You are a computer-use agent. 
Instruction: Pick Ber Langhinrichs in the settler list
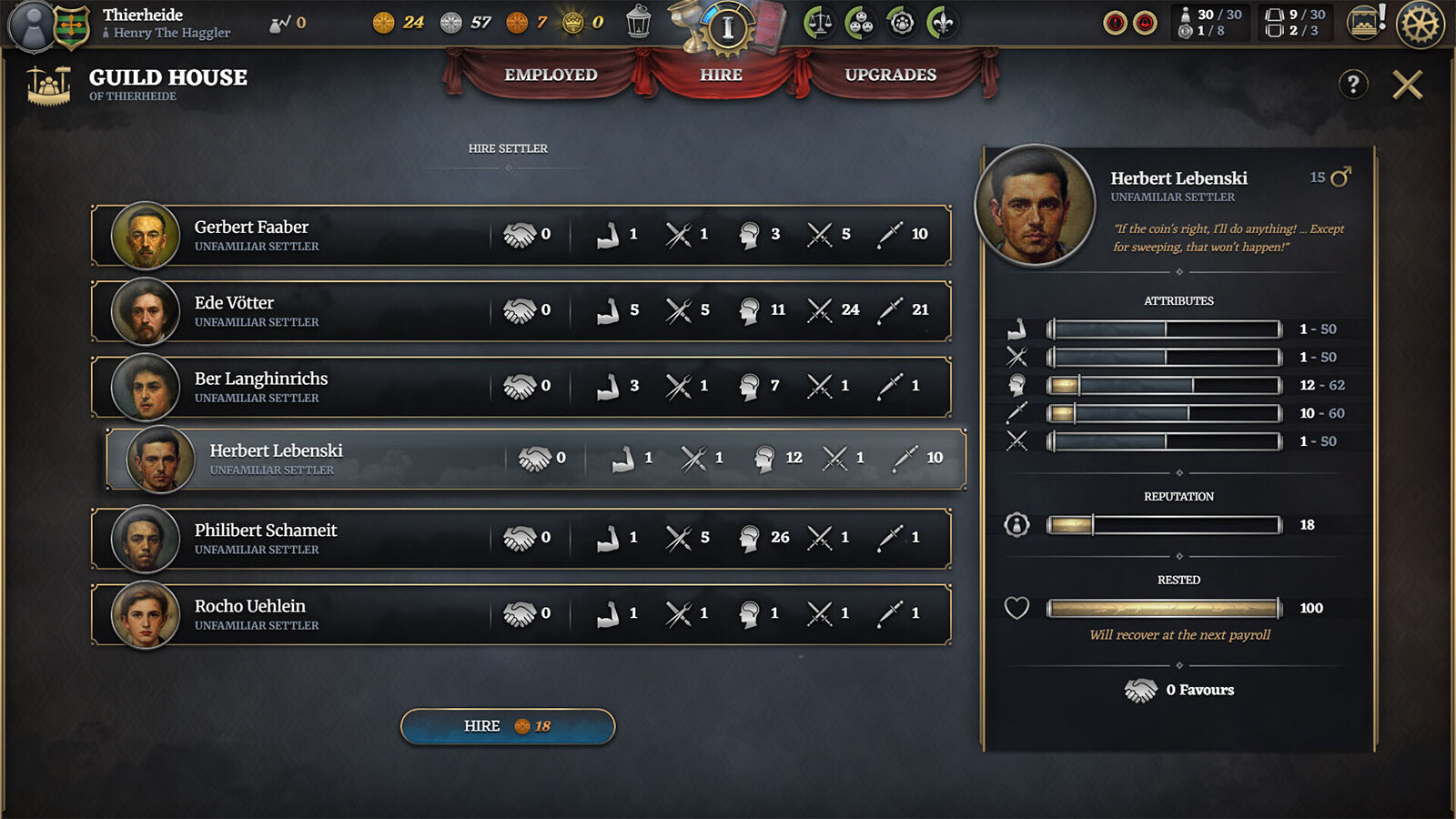point(521,387)
